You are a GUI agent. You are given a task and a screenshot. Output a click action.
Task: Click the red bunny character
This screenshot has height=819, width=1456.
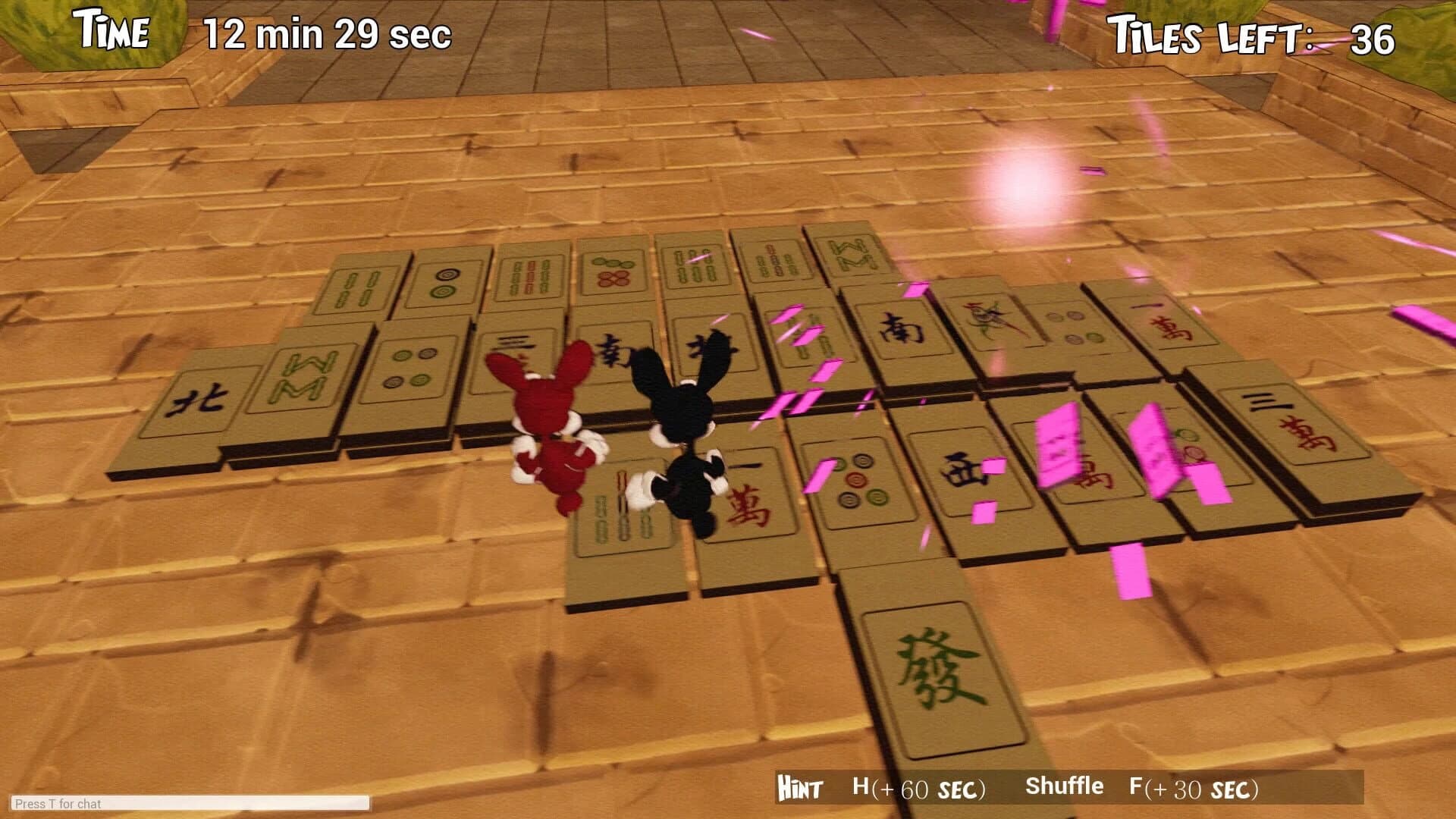click(x=554, y=428)
